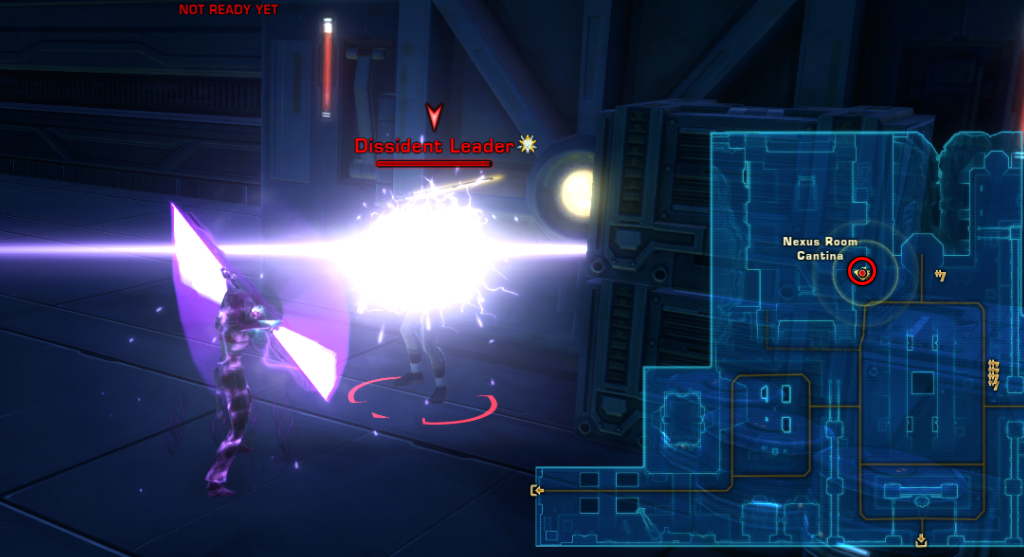The width and height of the screenshot is (1024, 557).
Task: Click the left exit arrow marker on the map
Action: 538,490
